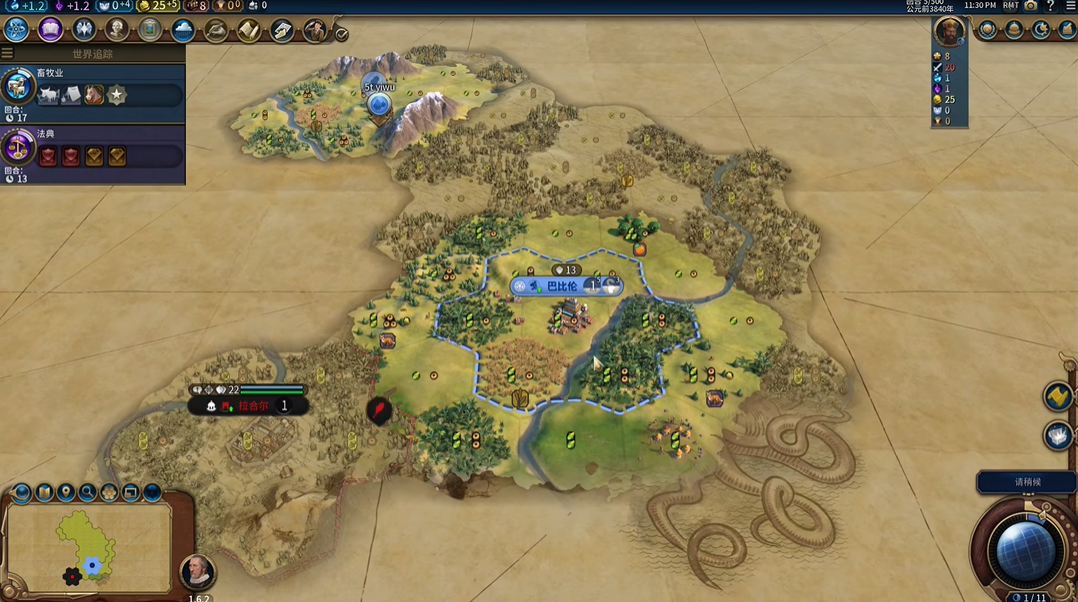Open the leader portrait in the diplomacy ribbon
Viewport: 1078px width, 602px height.
pos(949,32)
